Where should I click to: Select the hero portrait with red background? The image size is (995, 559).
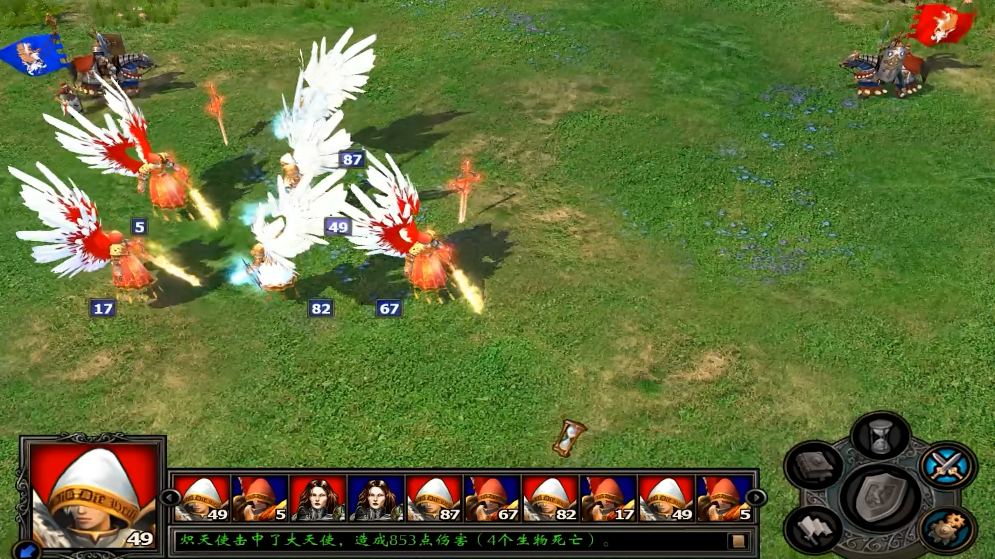click(318, 498)
